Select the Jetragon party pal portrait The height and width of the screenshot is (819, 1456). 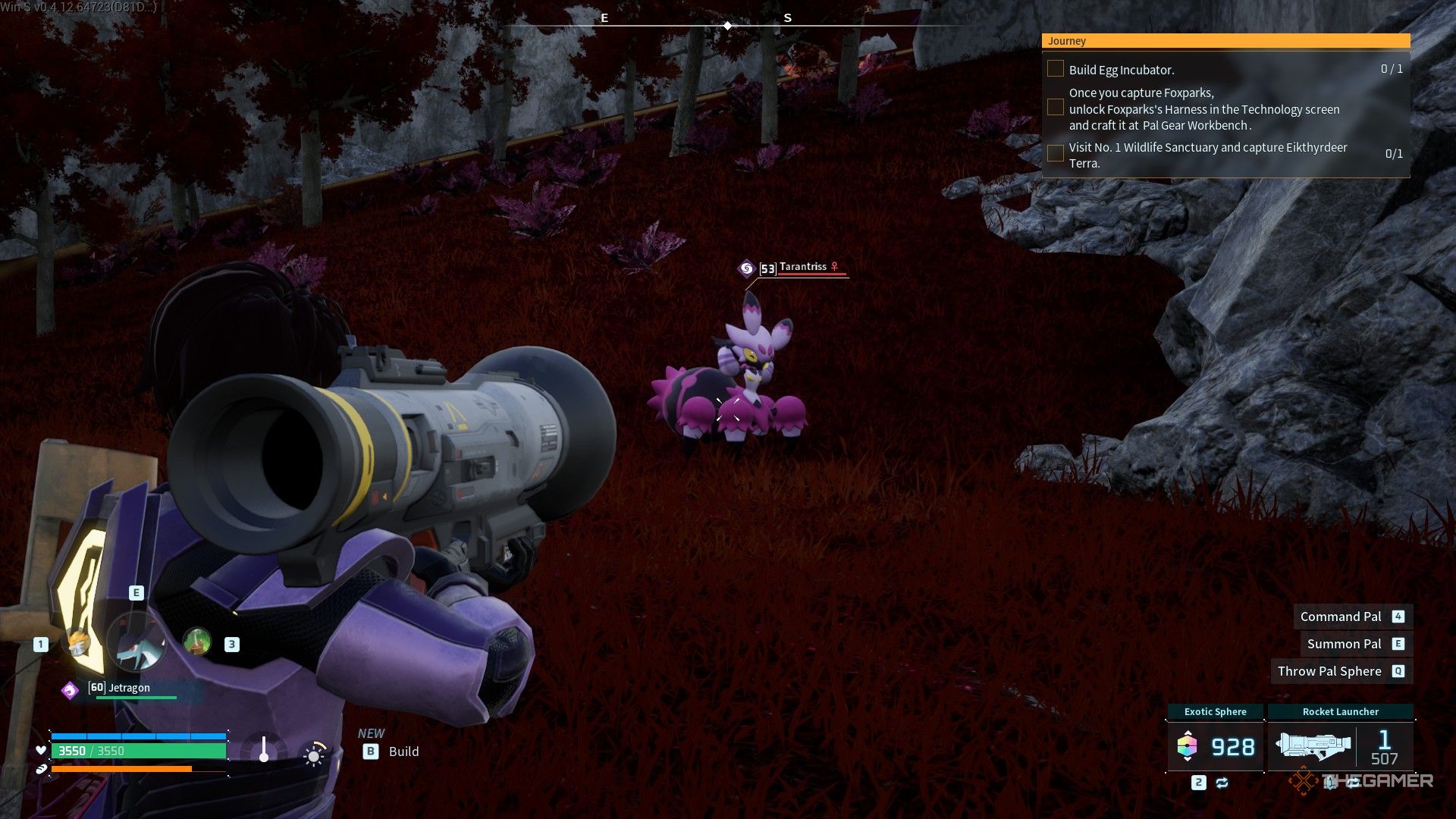[136, 643]
